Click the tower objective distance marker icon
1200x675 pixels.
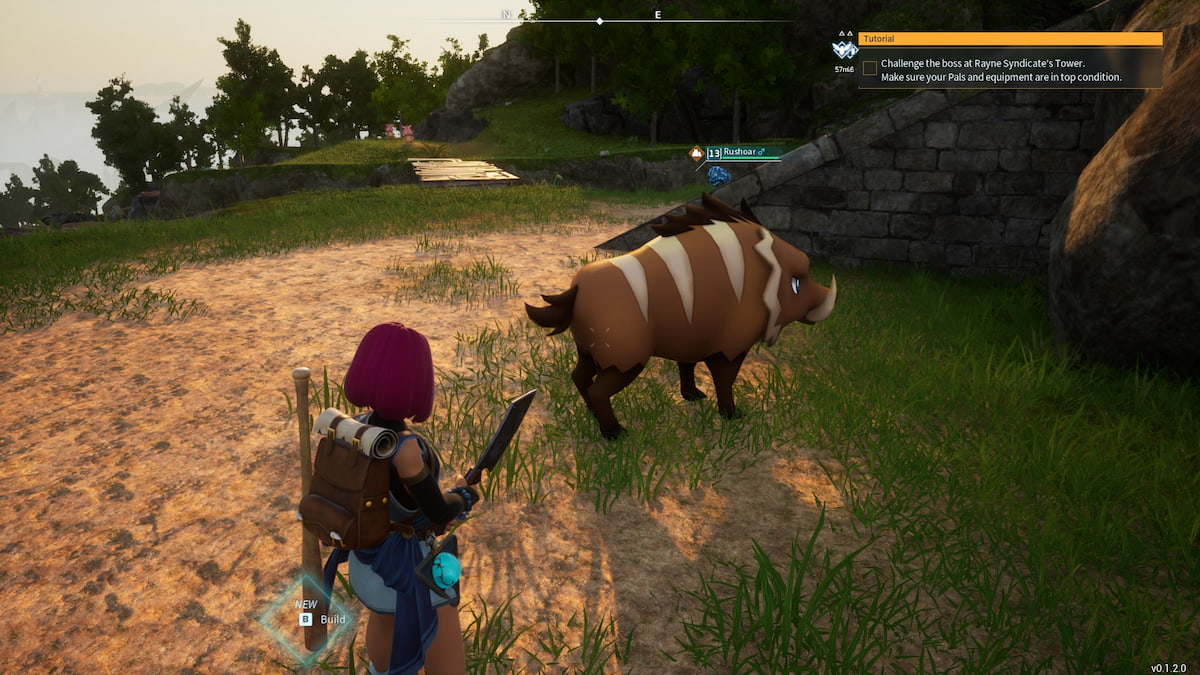click(x=845, y=49)
